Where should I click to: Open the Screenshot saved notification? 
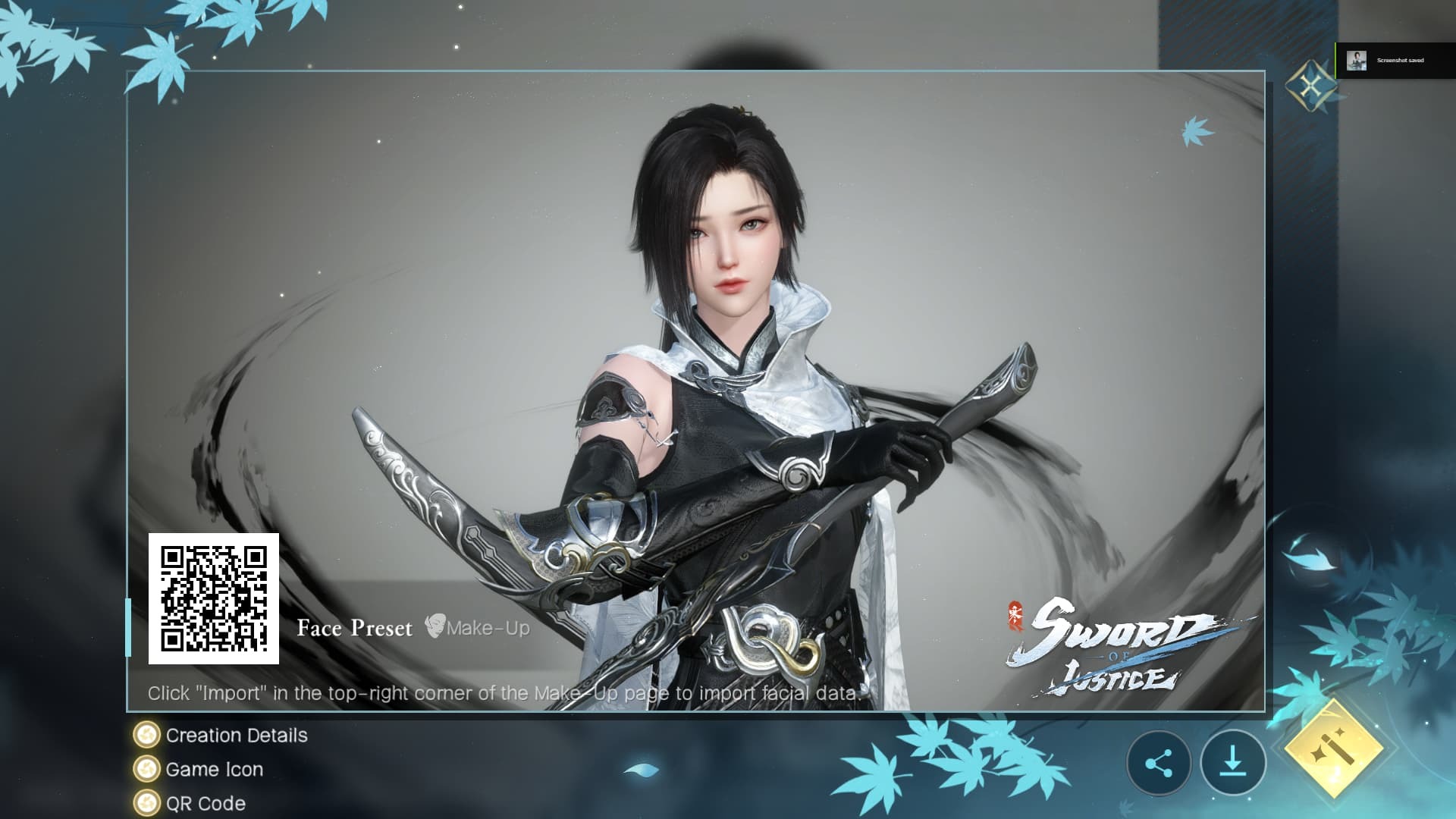[1399, 60]
